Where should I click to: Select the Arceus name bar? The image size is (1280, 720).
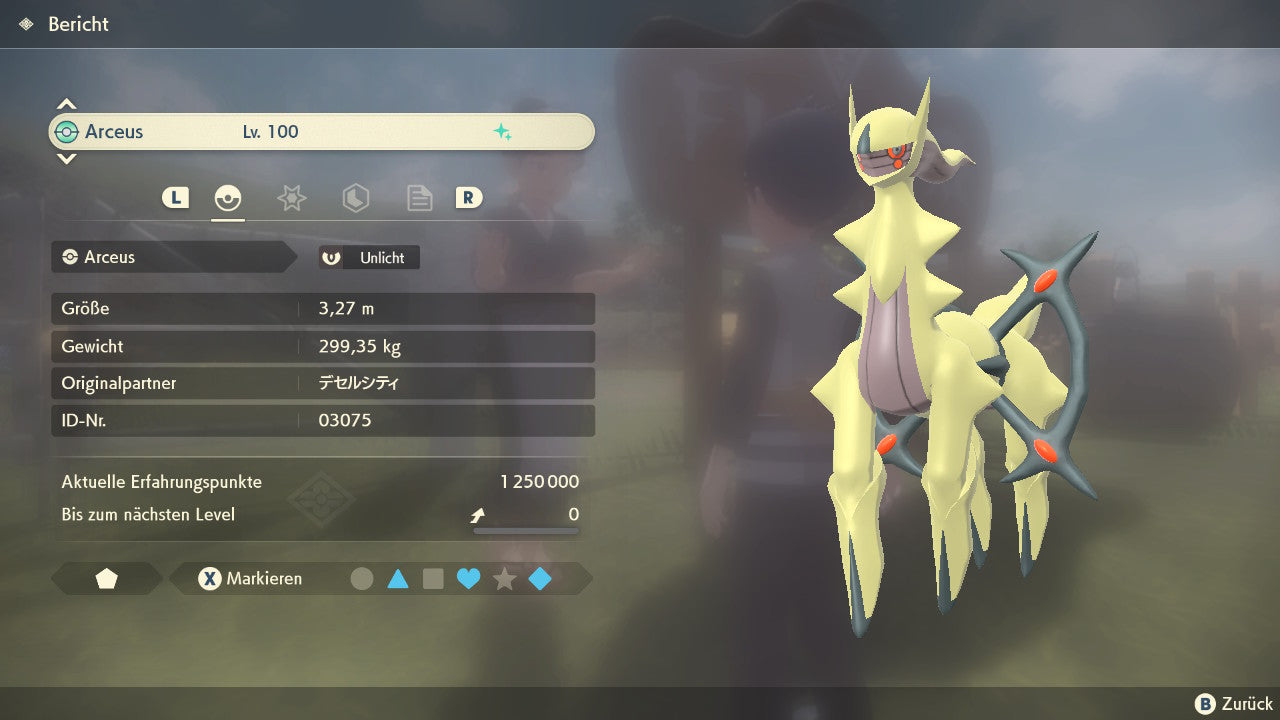point(321,132)
